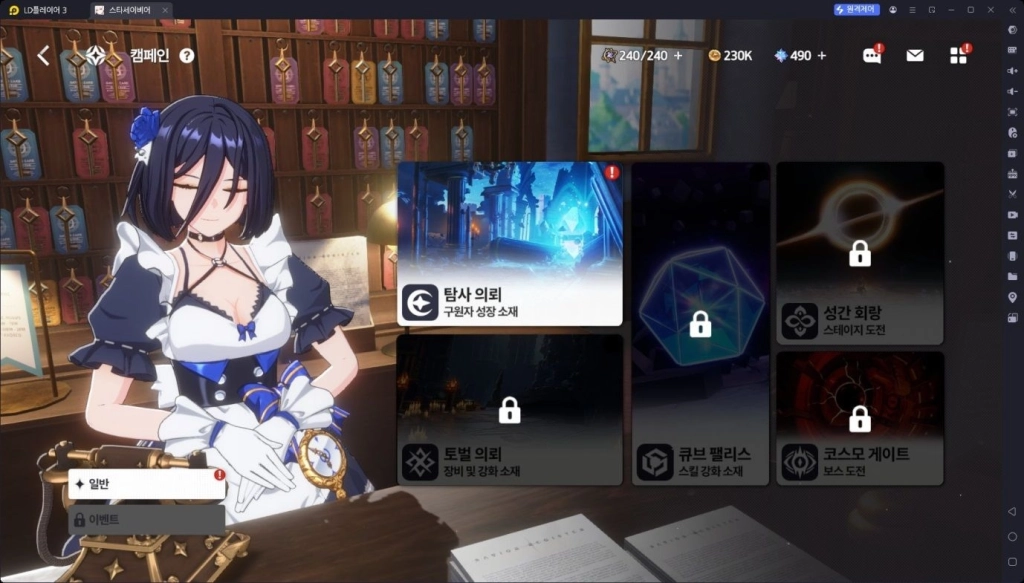Open the mail envelope
Screen dimensions: 1024x583
point(915,56)
